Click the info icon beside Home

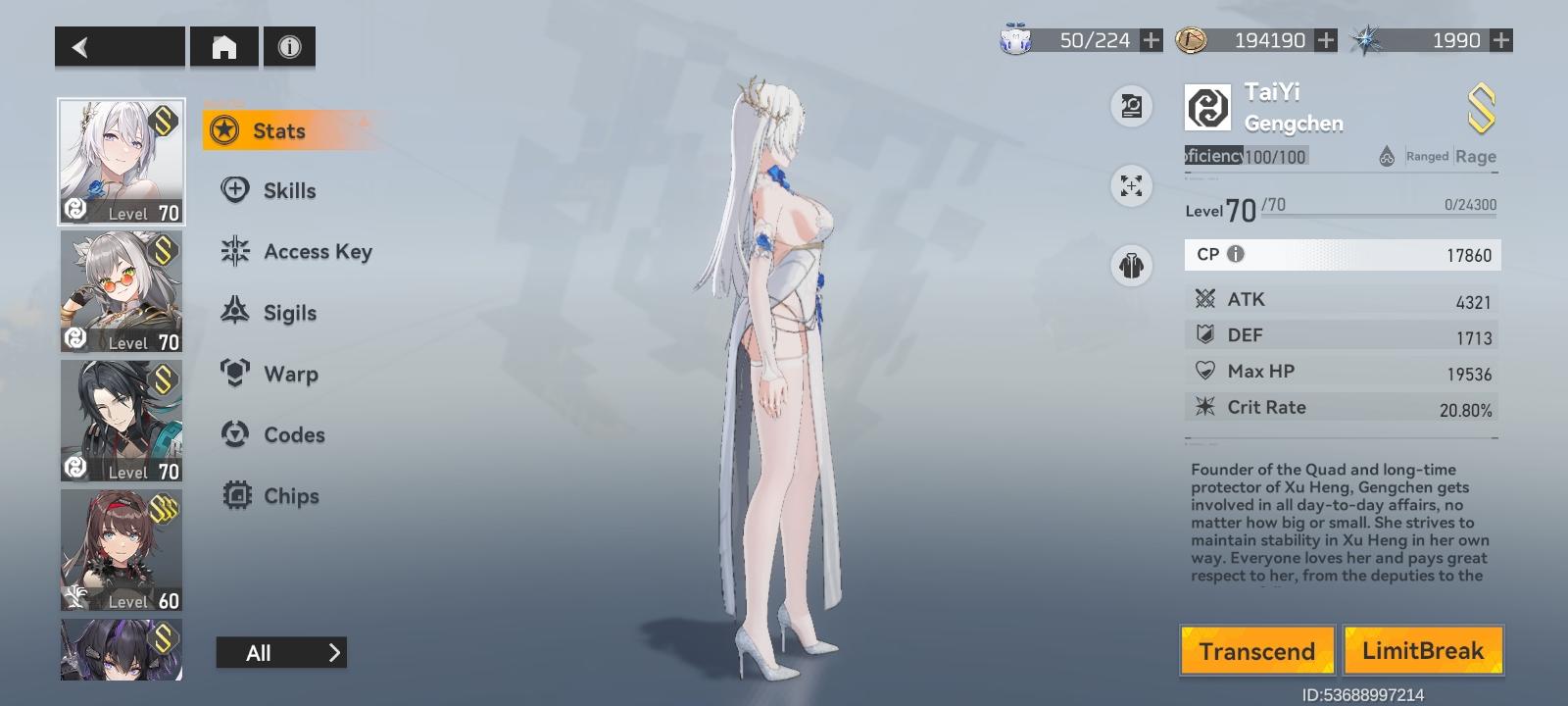click(288, 47)
